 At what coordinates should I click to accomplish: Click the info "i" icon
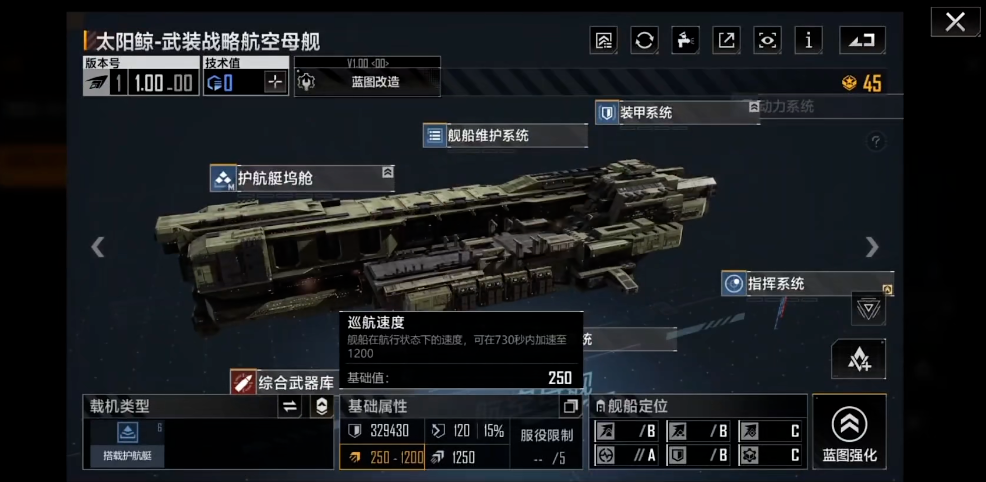(x=808, y=40)
